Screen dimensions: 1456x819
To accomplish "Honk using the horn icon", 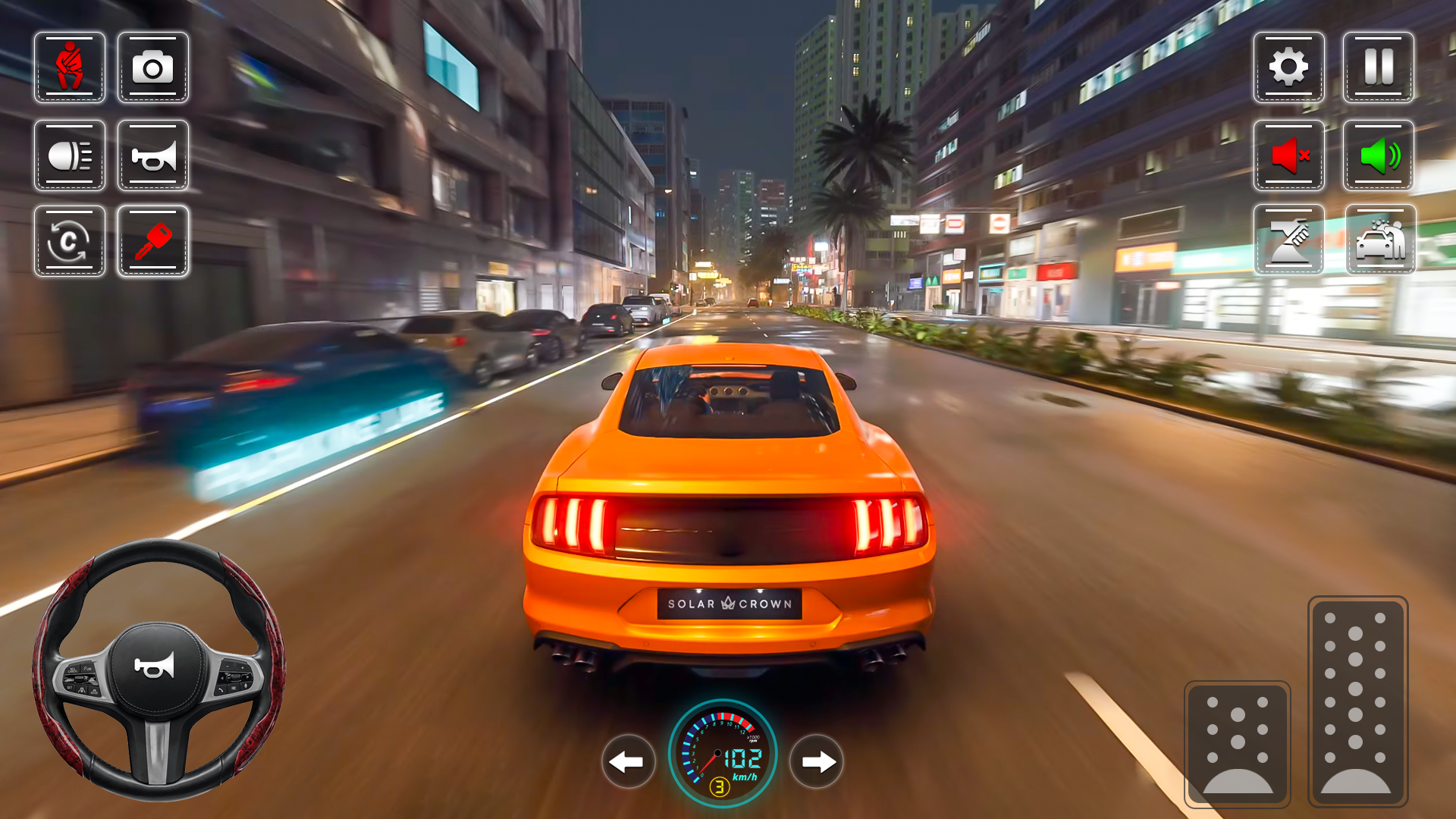I will click(154, 155).
